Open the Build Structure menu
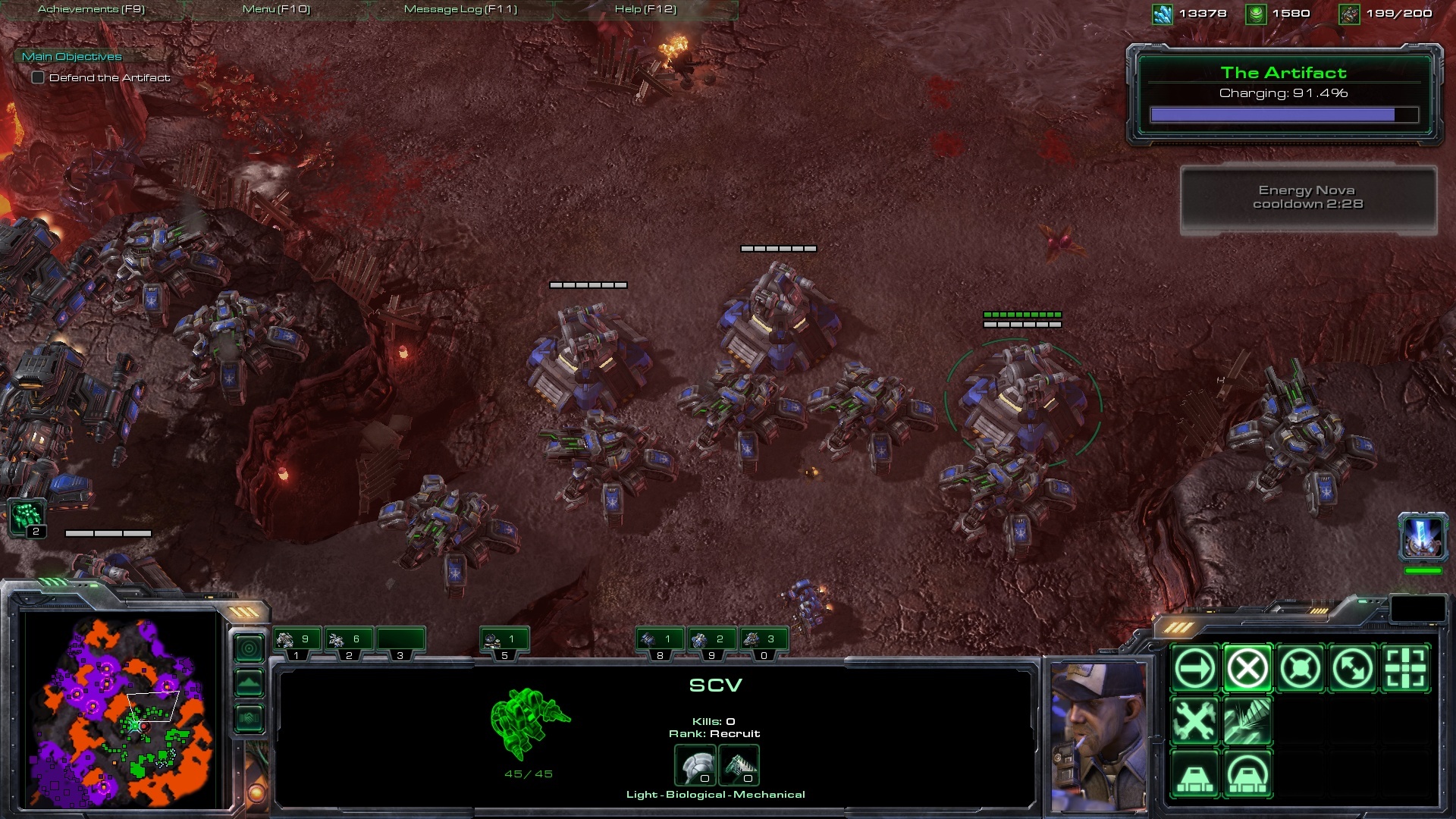Viewport: 1456px width, 819px height. (1194, 774)
